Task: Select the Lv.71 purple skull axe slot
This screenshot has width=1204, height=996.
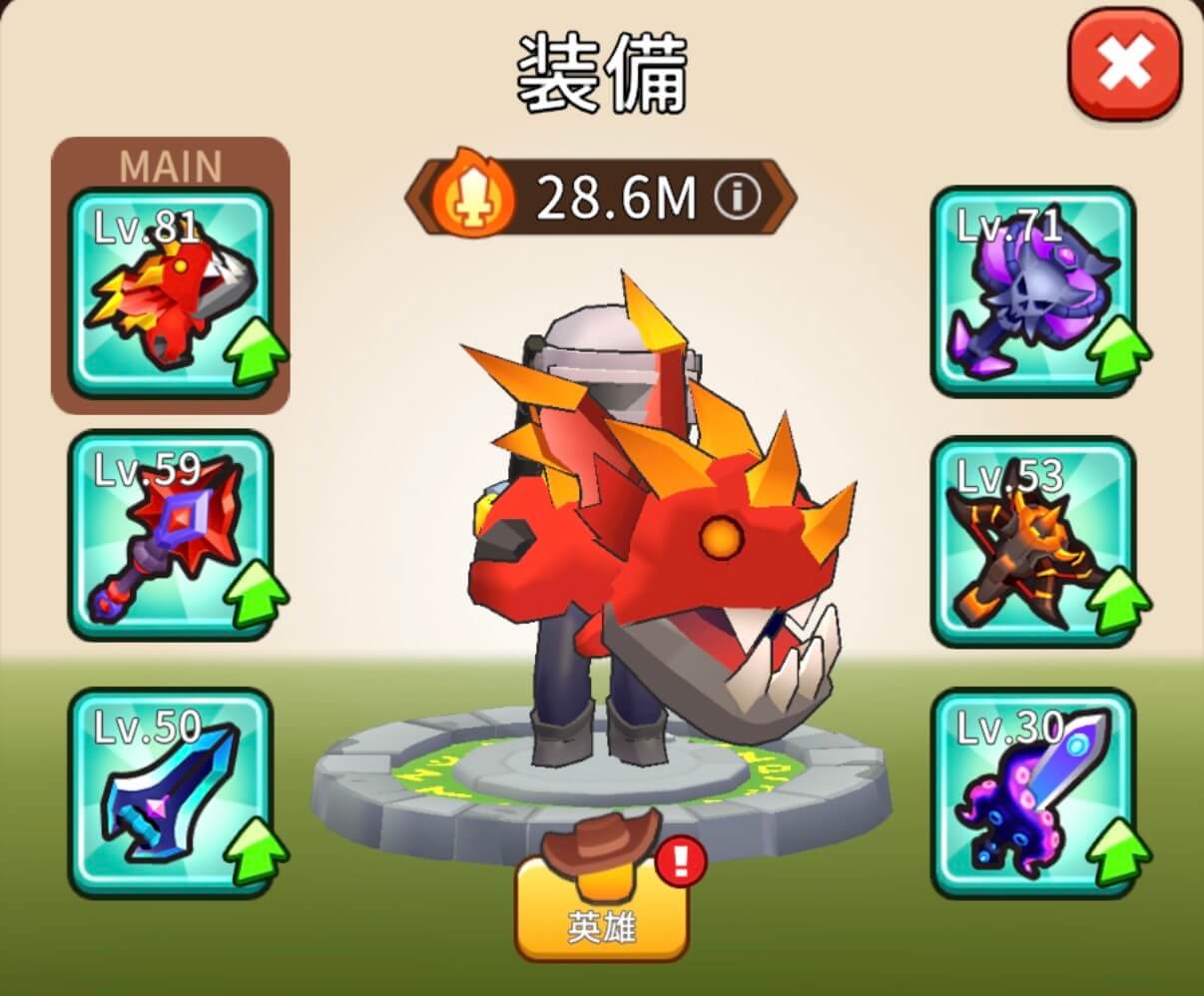Action: tap(1032, 292)
